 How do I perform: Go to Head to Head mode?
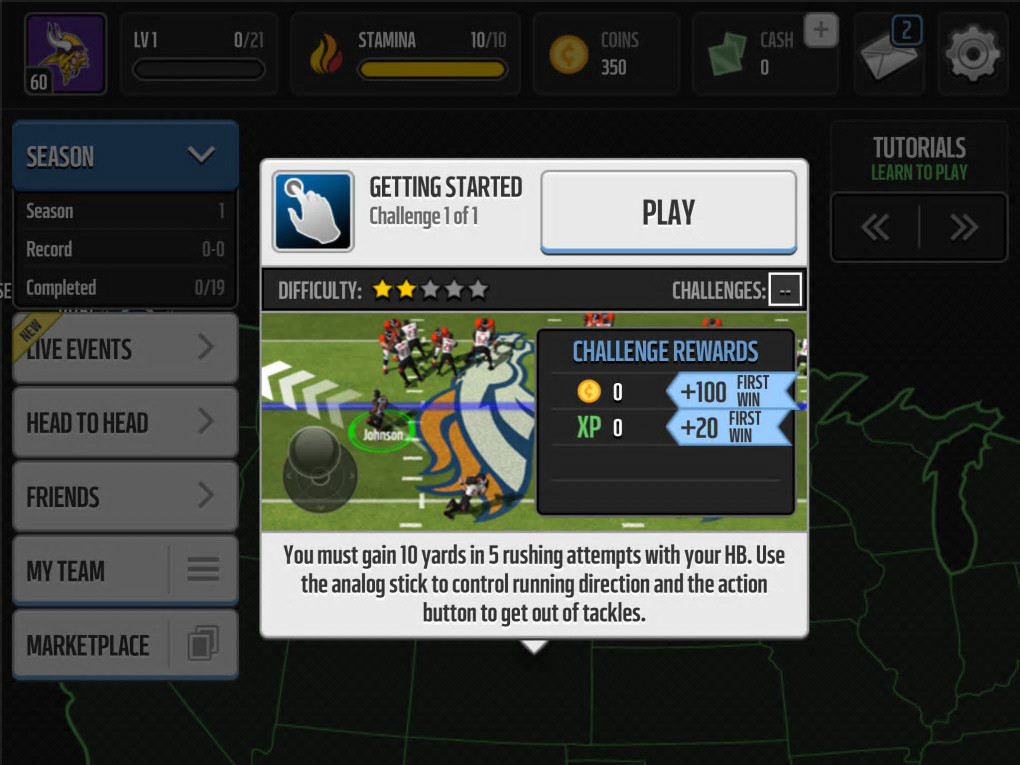click(125, 422)
